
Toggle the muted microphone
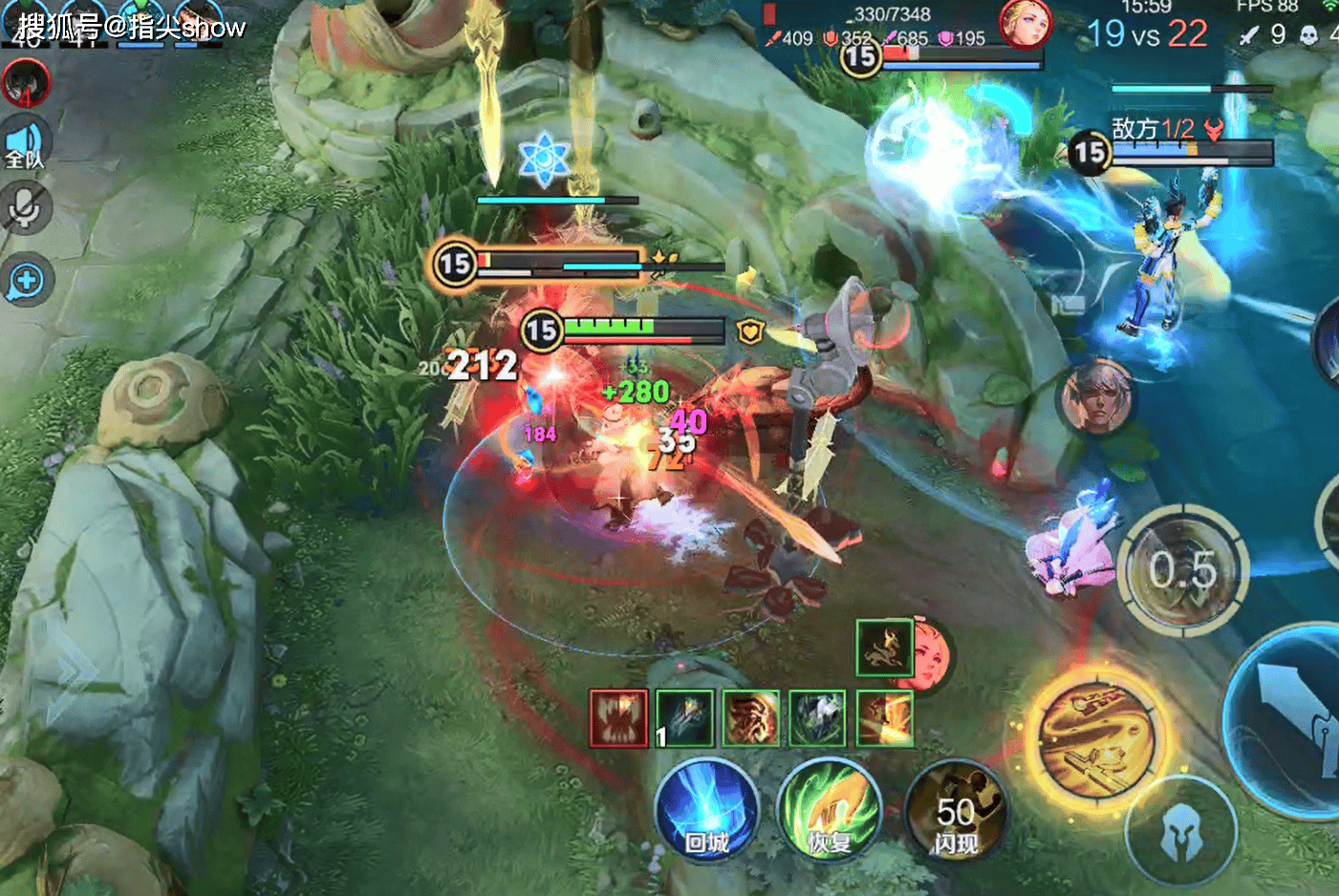pyautogui.click(x=26, y=209)
